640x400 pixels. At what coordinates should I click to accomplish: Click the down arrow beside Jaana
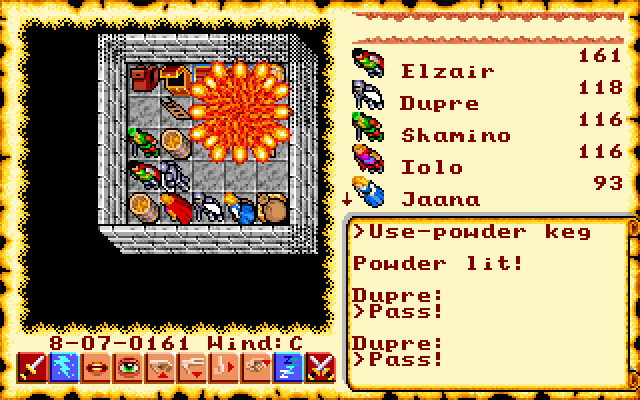346,198
